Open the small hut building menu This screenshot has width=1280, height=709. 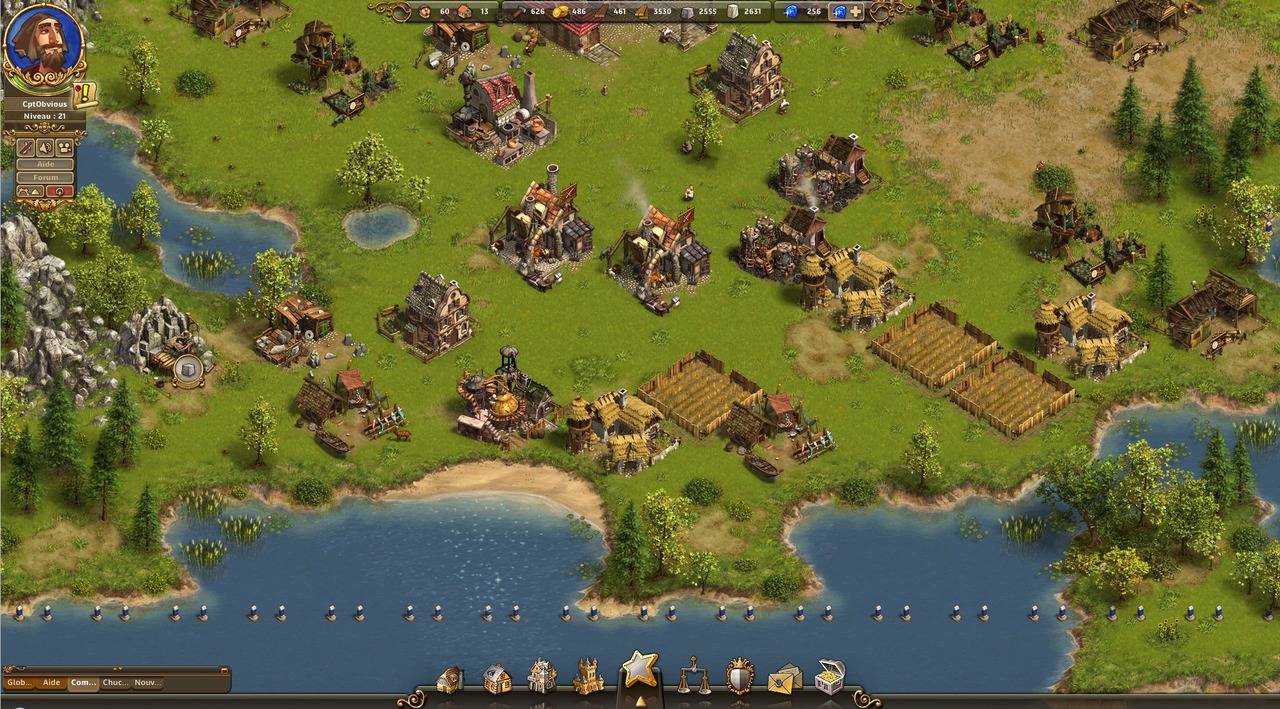coord(450,679)
